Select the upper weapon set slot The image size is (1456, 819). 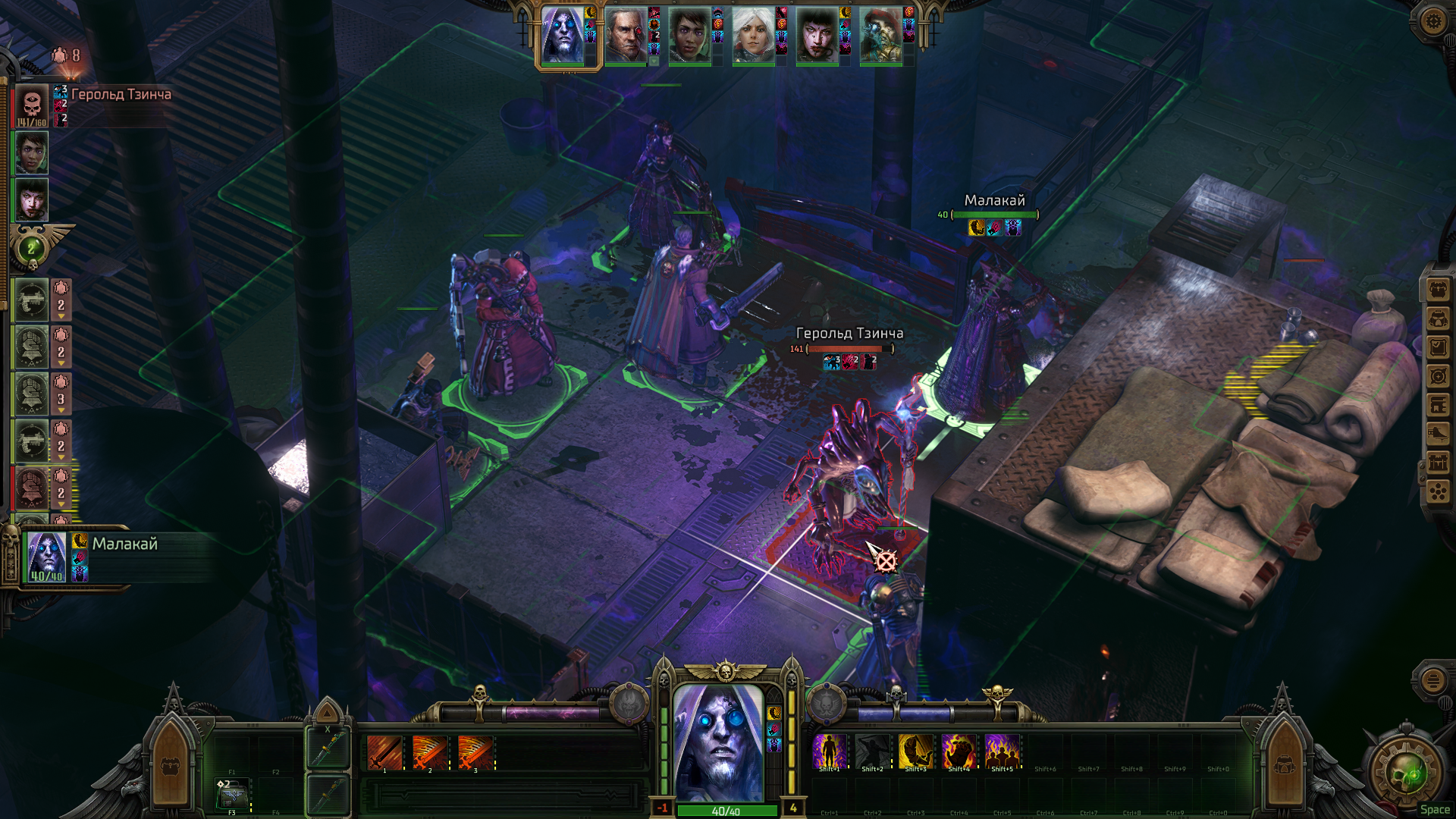tap(328, 749)
